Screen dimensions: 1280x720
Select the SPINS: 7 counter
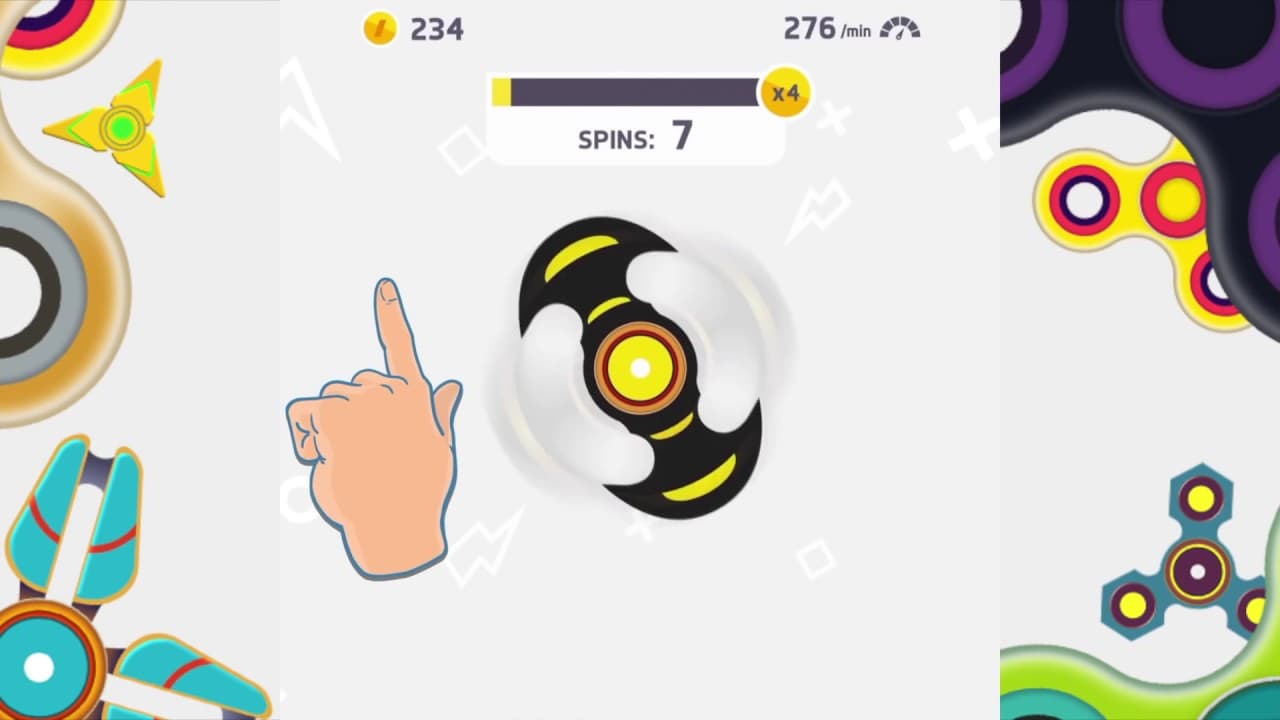pos(637,139)
